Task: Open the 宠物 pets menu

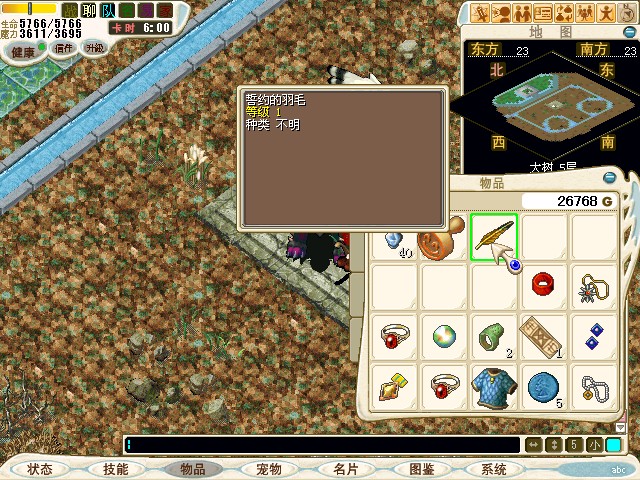Action: [268, 469]
